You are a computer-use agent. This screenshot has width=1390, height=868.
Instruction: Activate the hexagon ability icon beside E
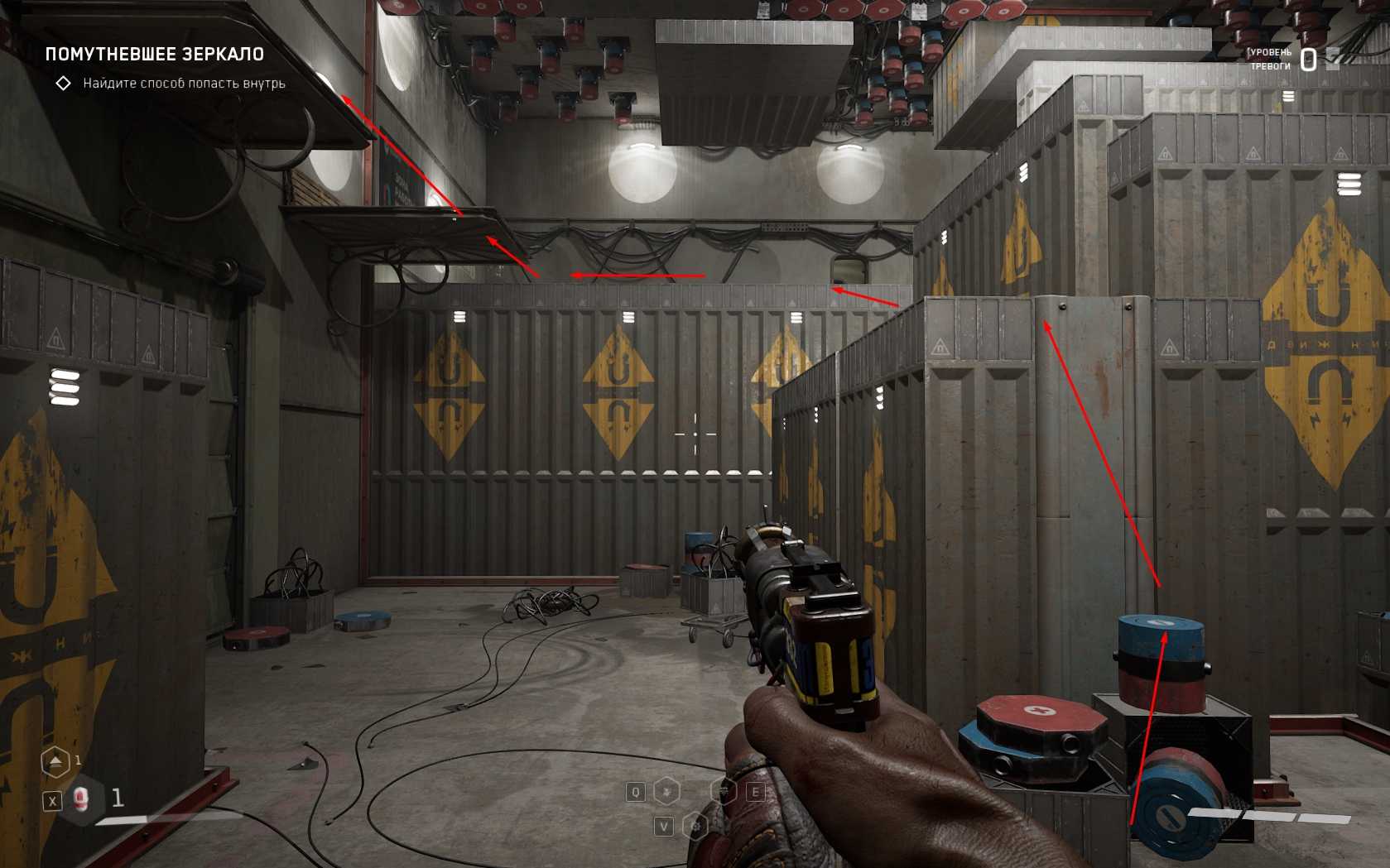[725, 792]
